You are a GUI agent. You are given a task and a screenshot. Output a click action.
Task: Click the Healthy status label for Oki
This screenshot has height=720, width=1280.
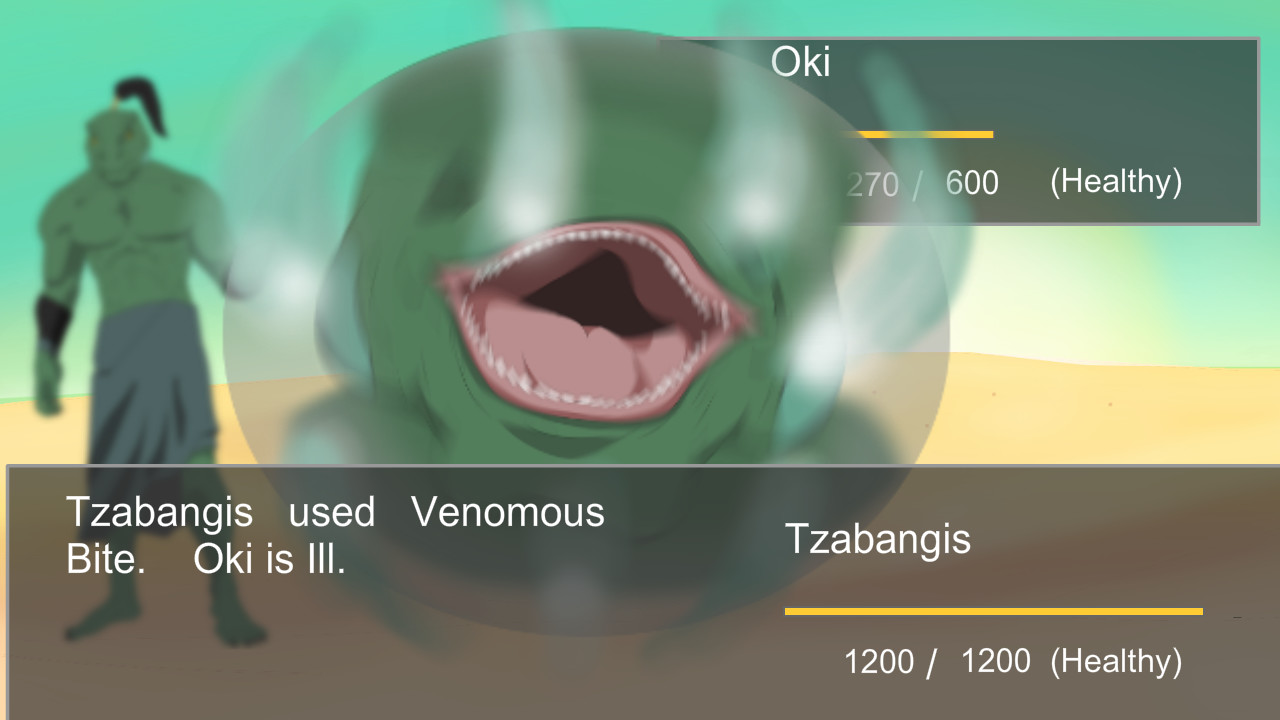(1115, 182)
